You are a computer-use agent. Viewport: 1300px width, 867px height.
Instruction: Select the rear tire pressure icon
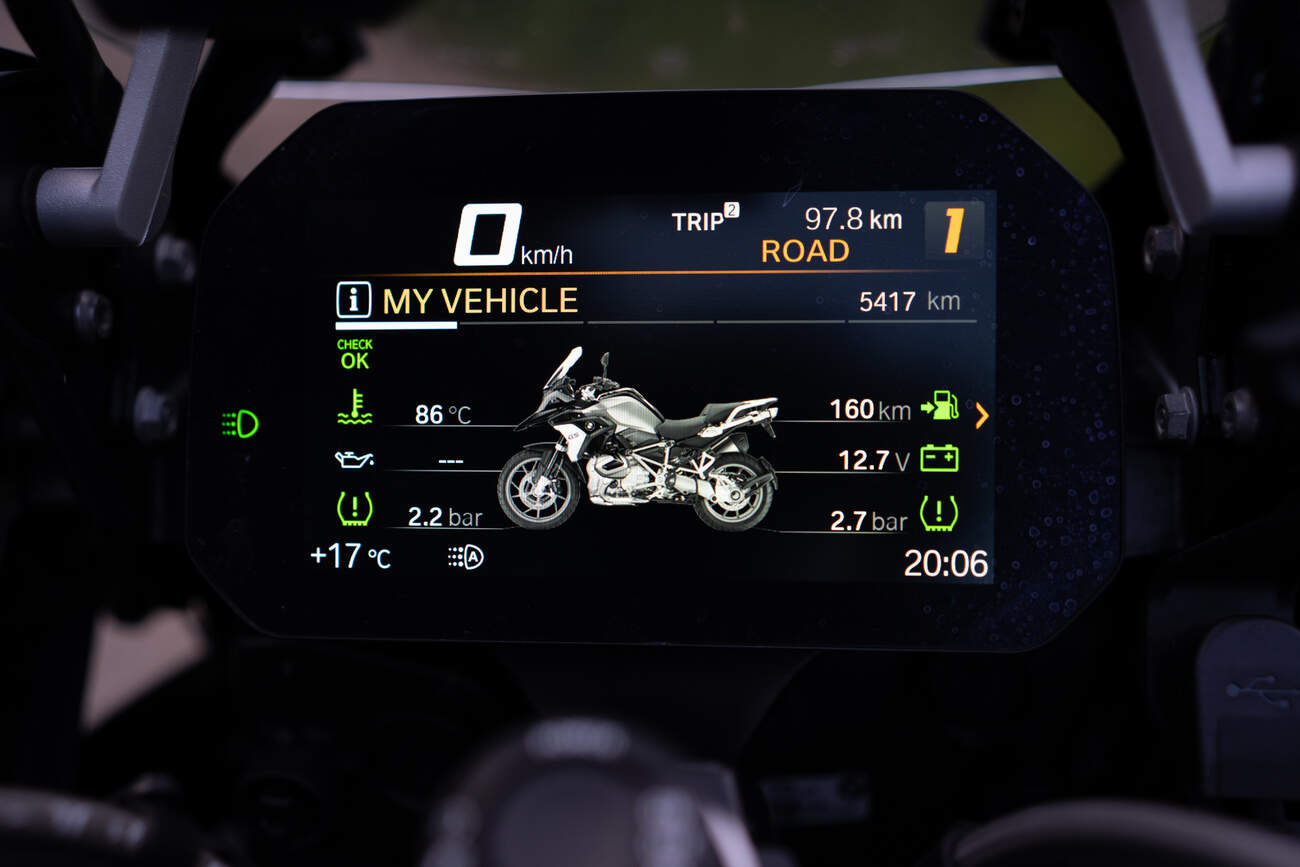(938, 513)
